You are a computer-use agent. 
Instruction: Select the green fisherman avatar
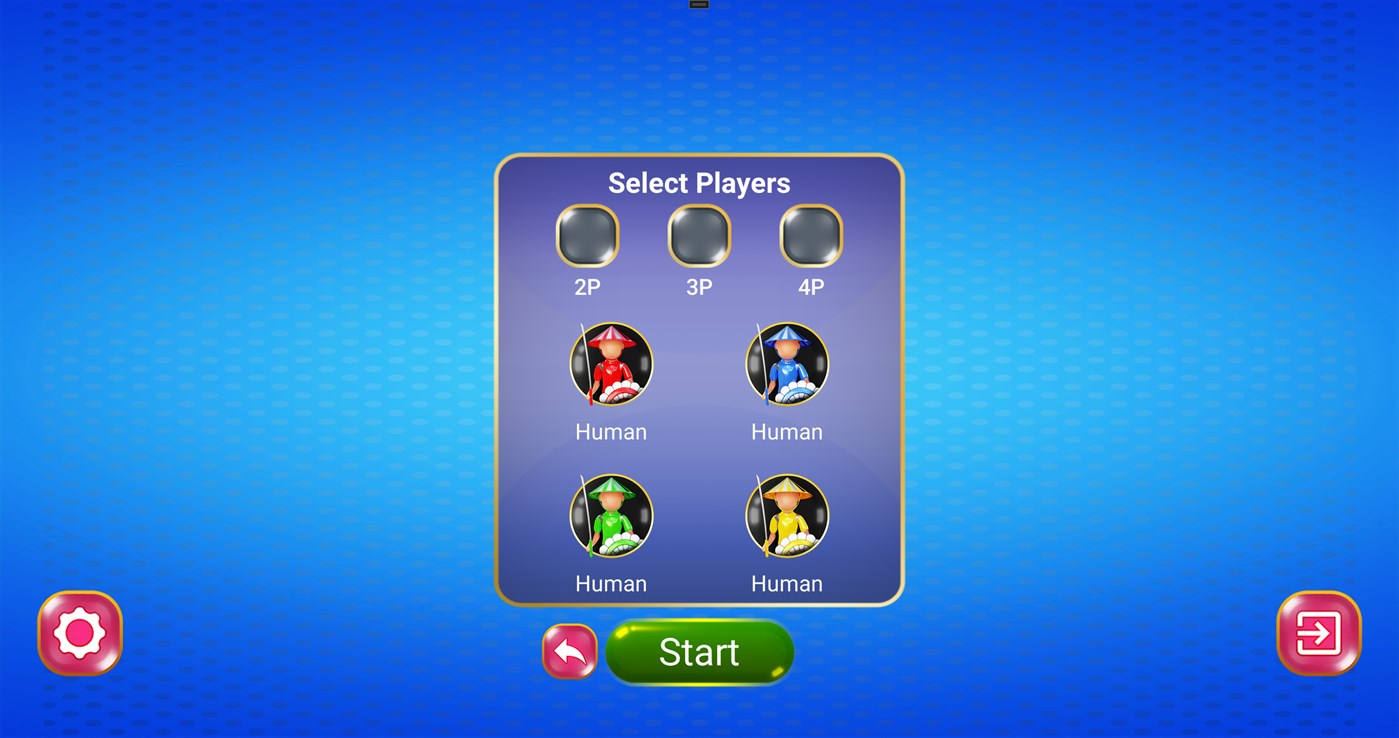(611, 515)
